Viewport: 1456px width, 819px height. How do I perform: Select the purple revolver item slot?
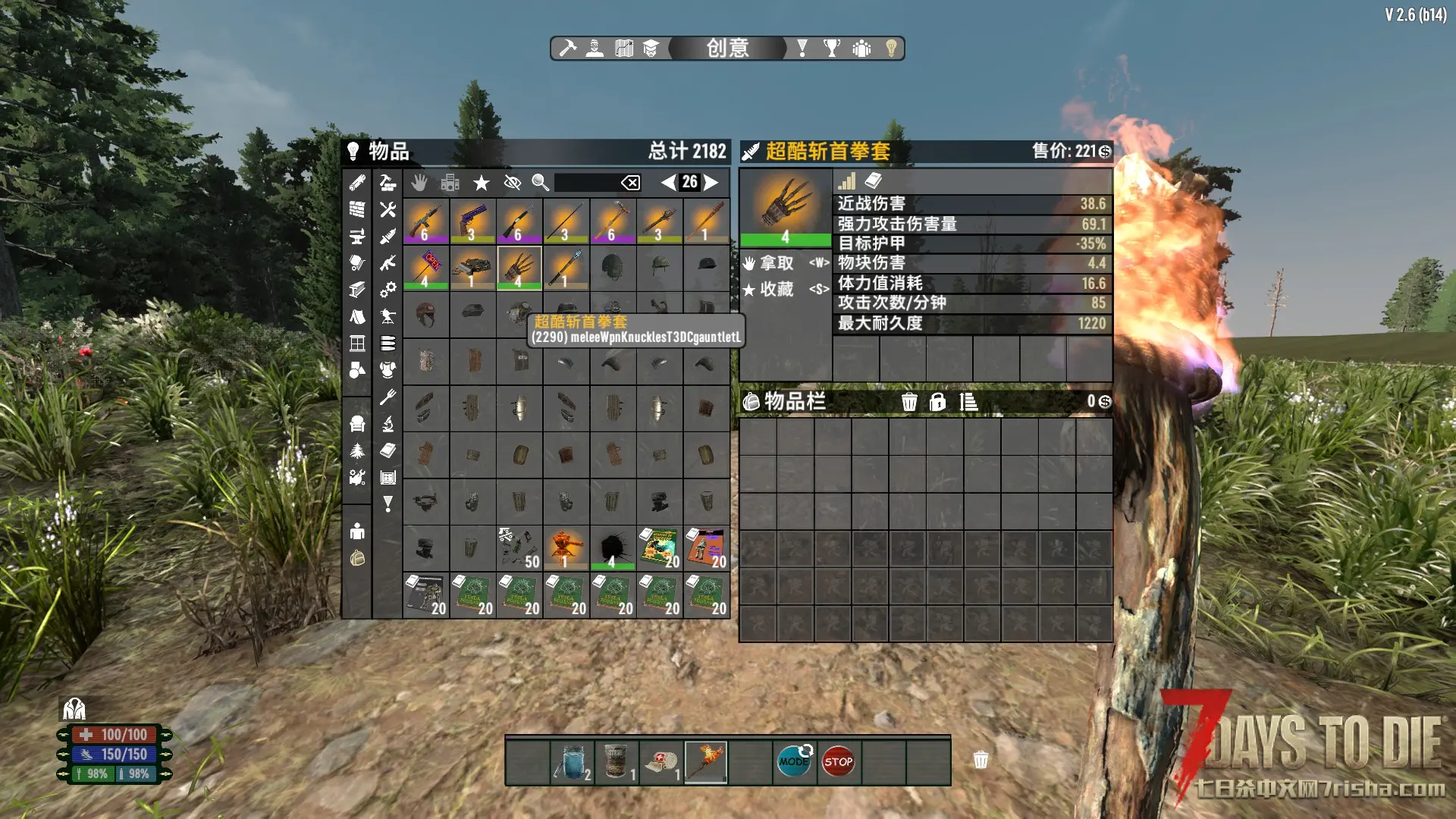[472, 221]
